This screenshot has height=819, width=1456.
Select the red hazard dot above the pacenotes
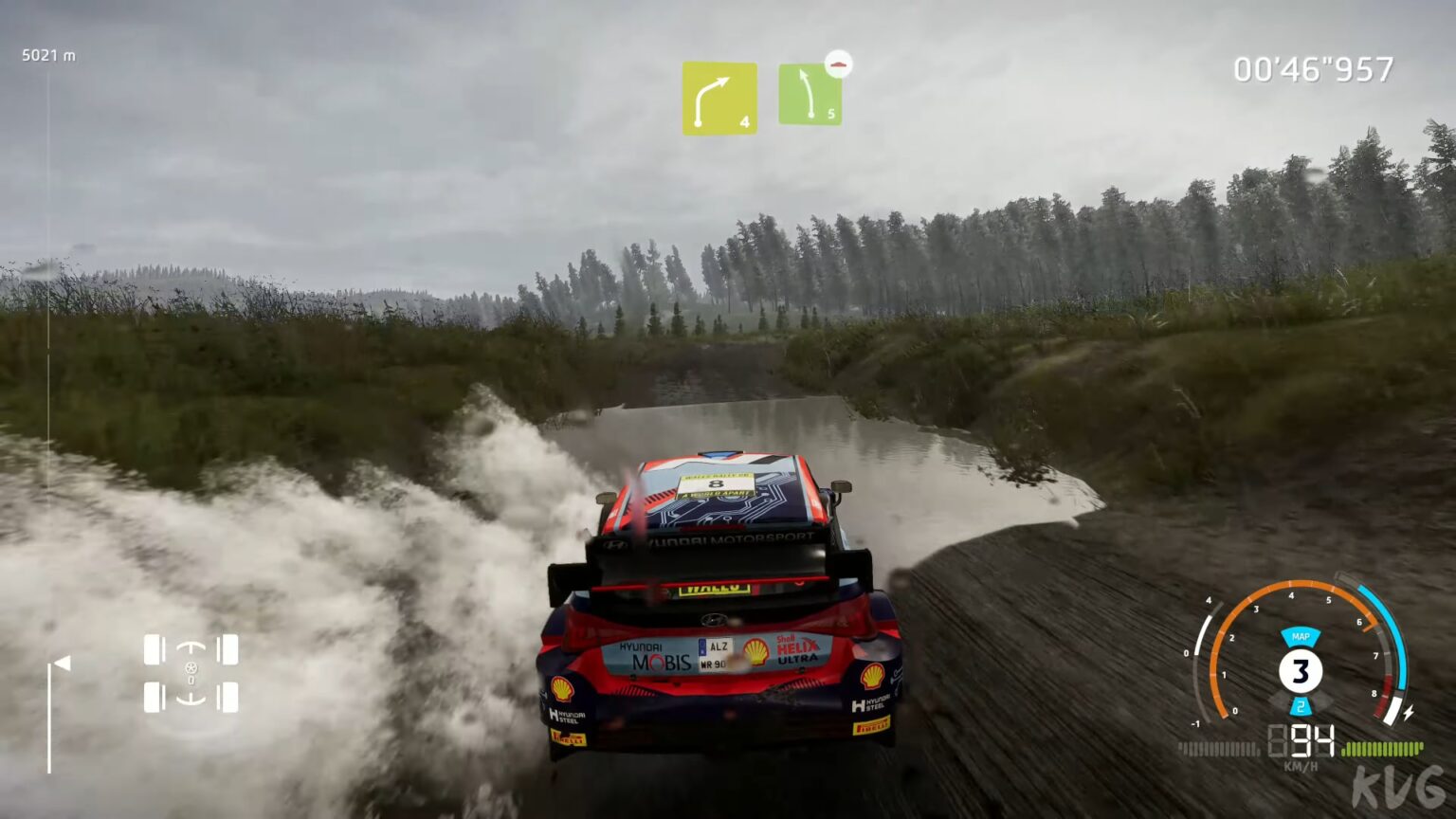[837, 63]
